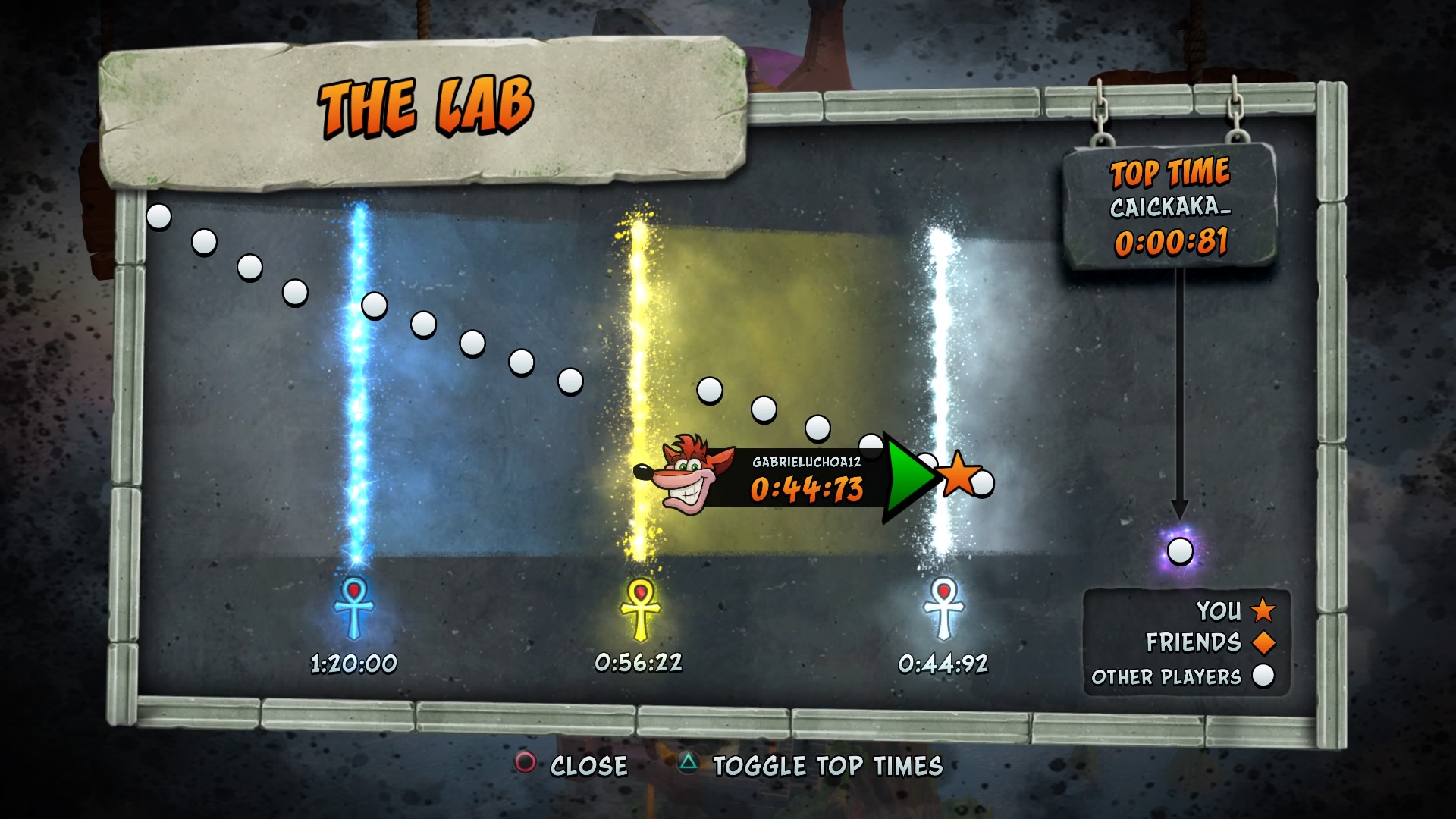Image resolution: width=1456 pixels, height=819 pixels.
Task: Select the white platinum relic ankh
Action: (x=943, y=608)
